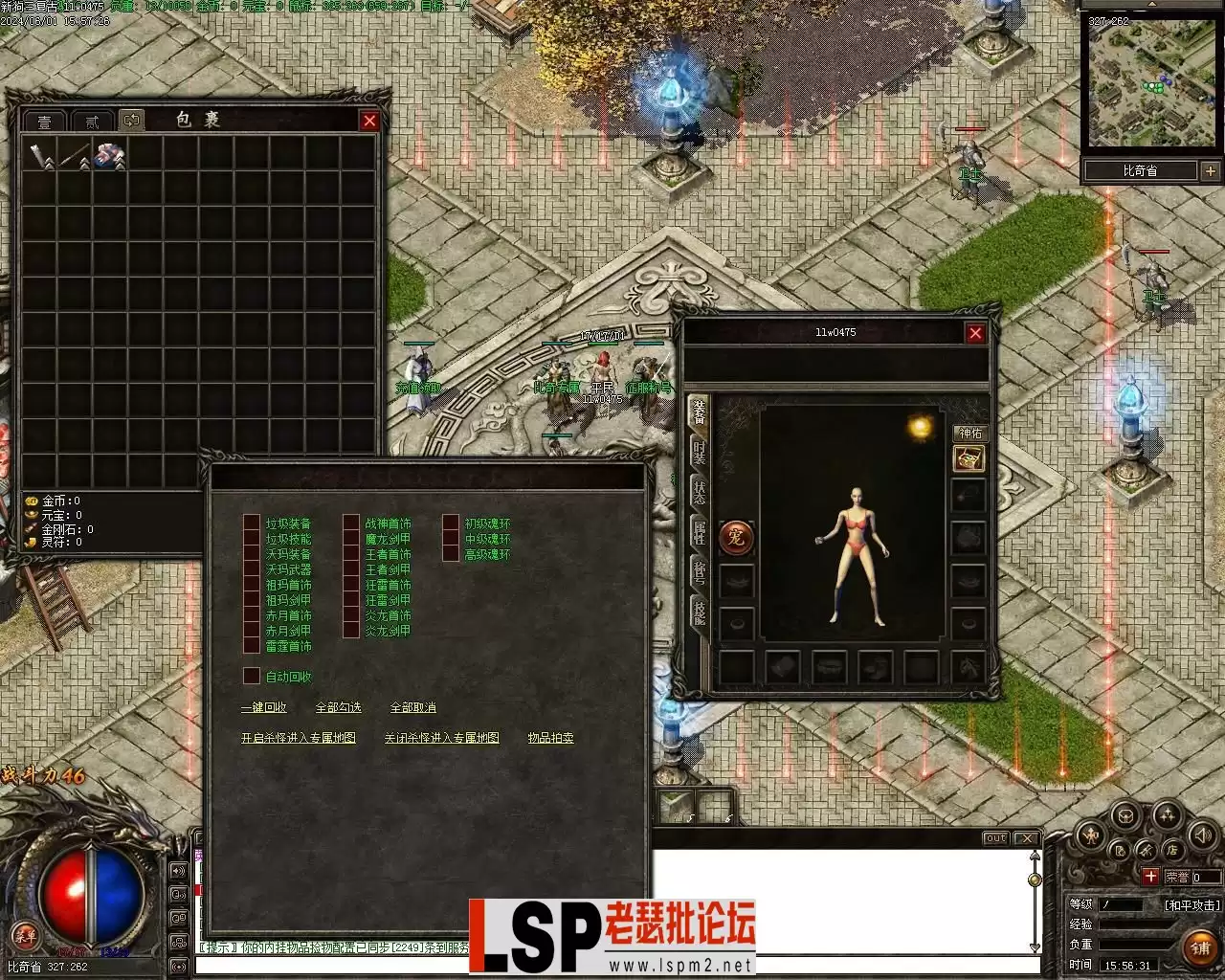This screenshot has width=1225, height=980.
Task: Click the round red 宠 pet button
Action: pos(736,538)
